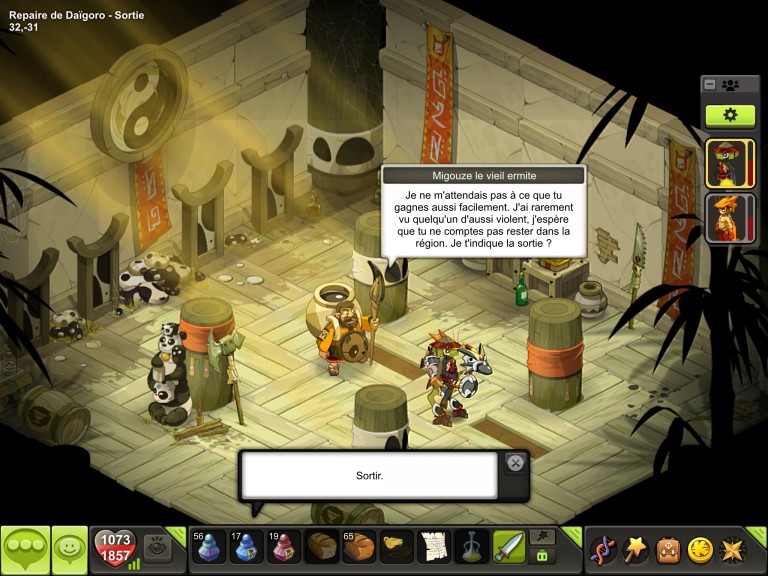Open the spells menu with the wand icon
This screenshot has width=768, height=576.
(636, 549)
